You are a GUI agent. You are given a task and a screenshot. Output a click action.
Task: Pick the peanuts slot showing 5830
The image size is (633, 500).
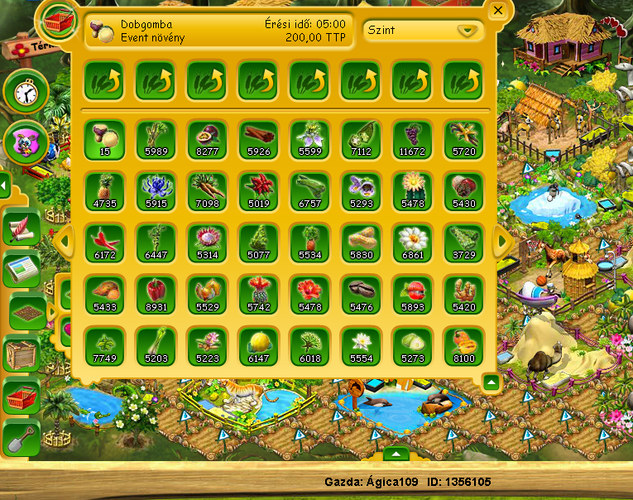(x=361, y=240)
